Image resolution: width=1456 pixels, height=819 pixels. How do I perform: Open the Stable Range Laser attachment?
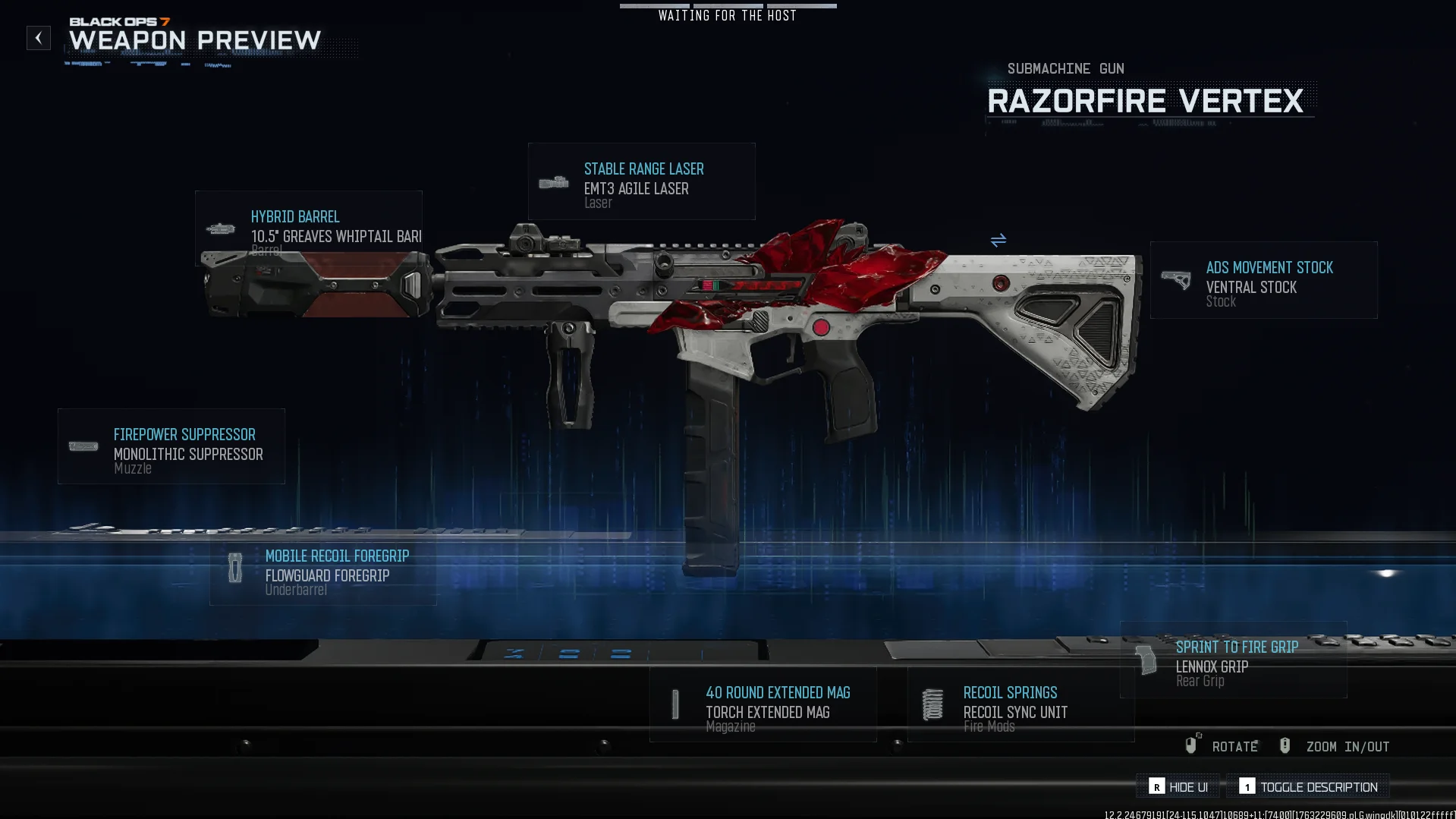(x=641, y=182)
